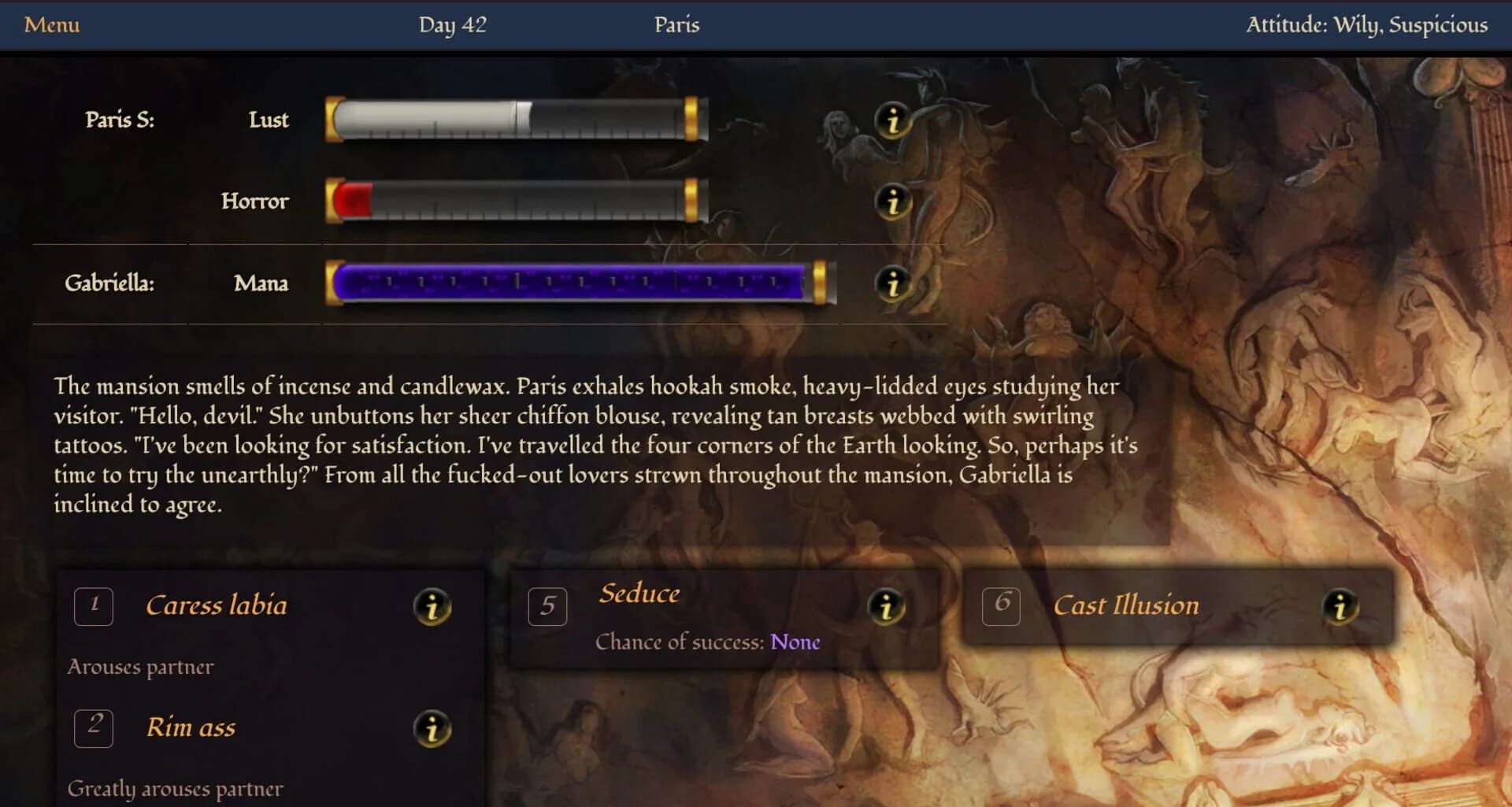
Task: Choose the Rim ass action
Action: pyautogui.click(x=191, y=727)
